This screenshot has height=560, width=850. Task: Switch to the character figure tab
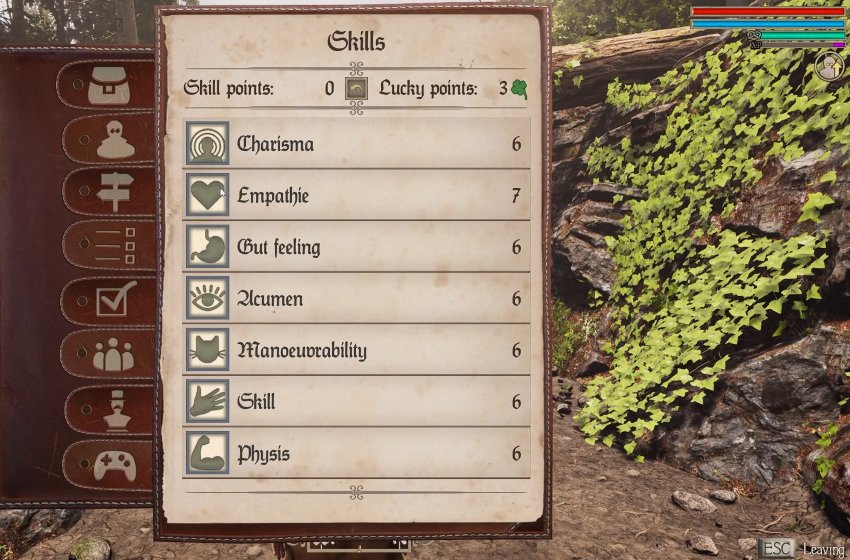click(x=115, y=140)
